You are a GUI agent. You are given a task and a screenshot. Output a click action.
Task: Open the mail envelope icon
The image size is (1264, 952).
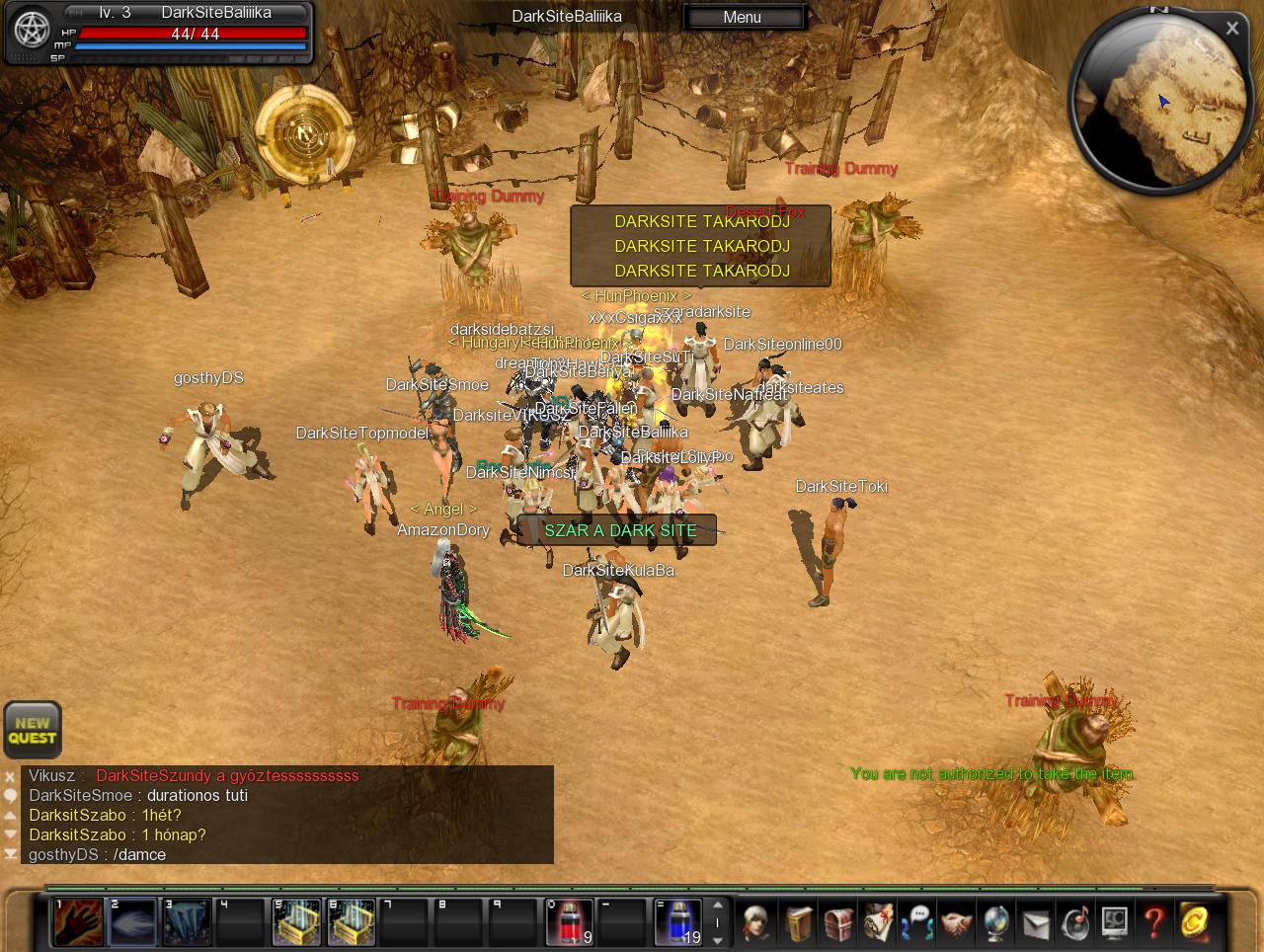(1035, 922)
